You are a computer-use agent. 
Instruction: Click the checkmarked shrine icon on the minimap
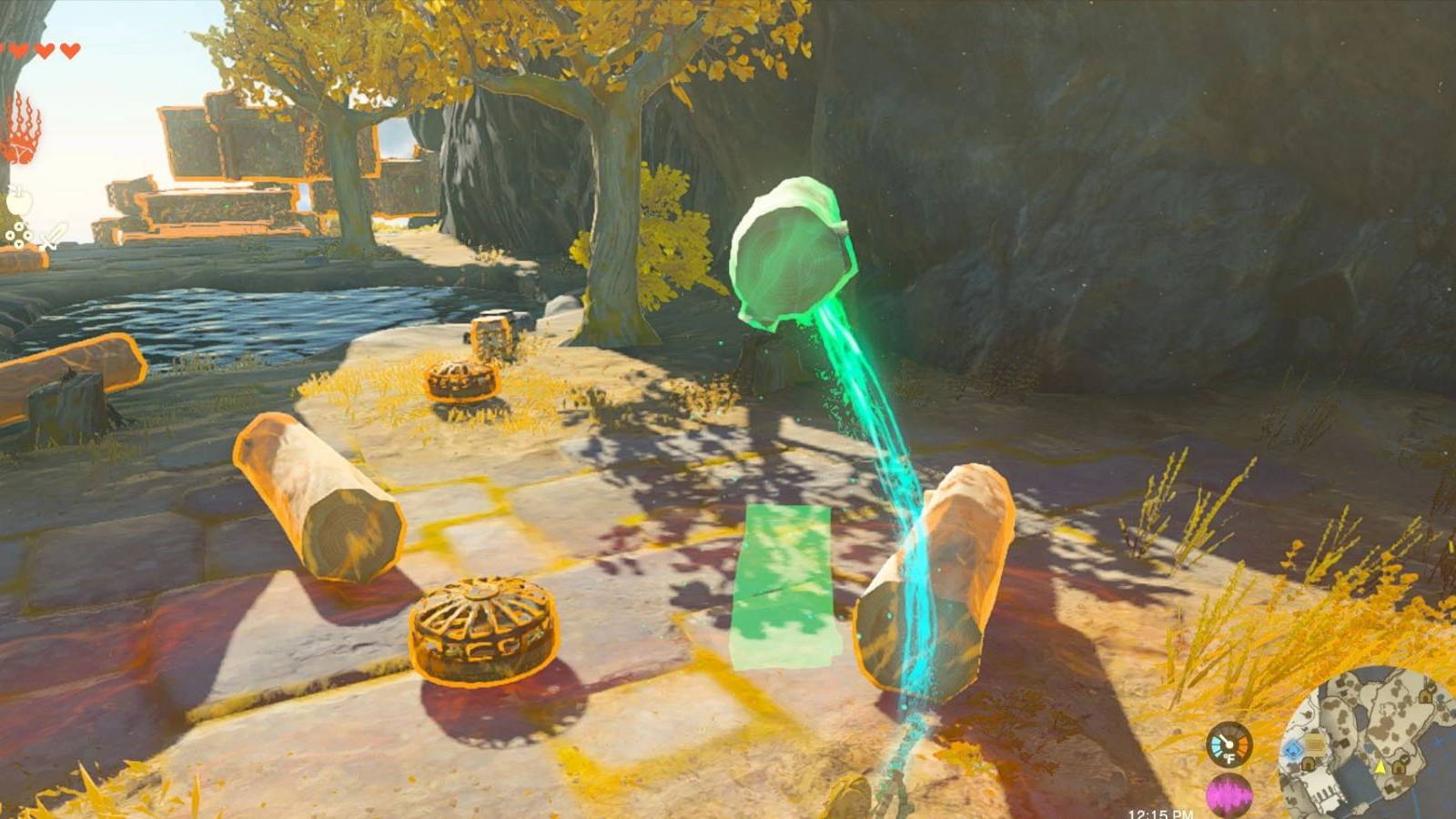(1400, 766)
